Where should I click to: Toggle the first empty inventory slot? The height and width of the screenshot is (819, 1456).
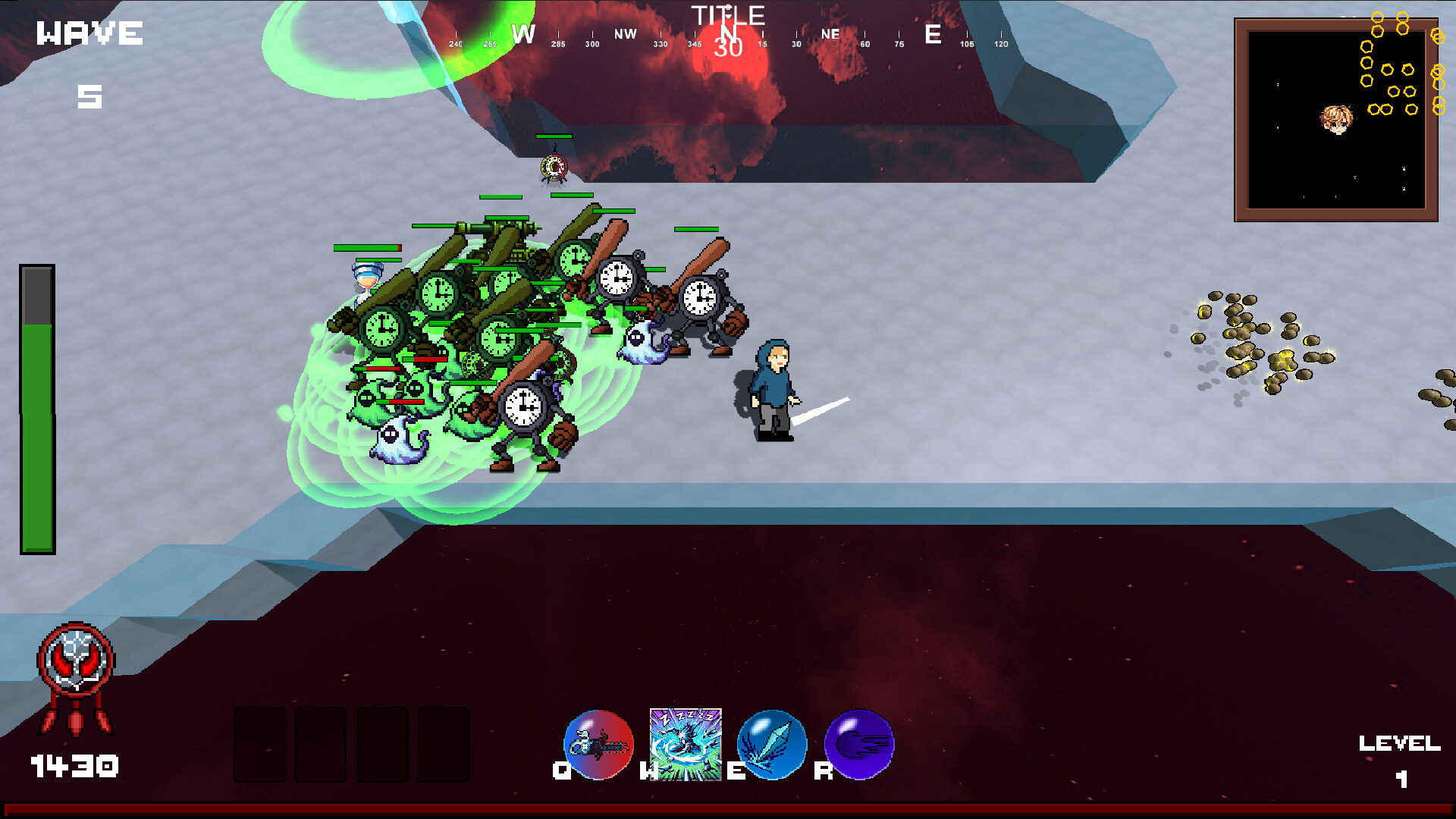click(x=258, y=745)
